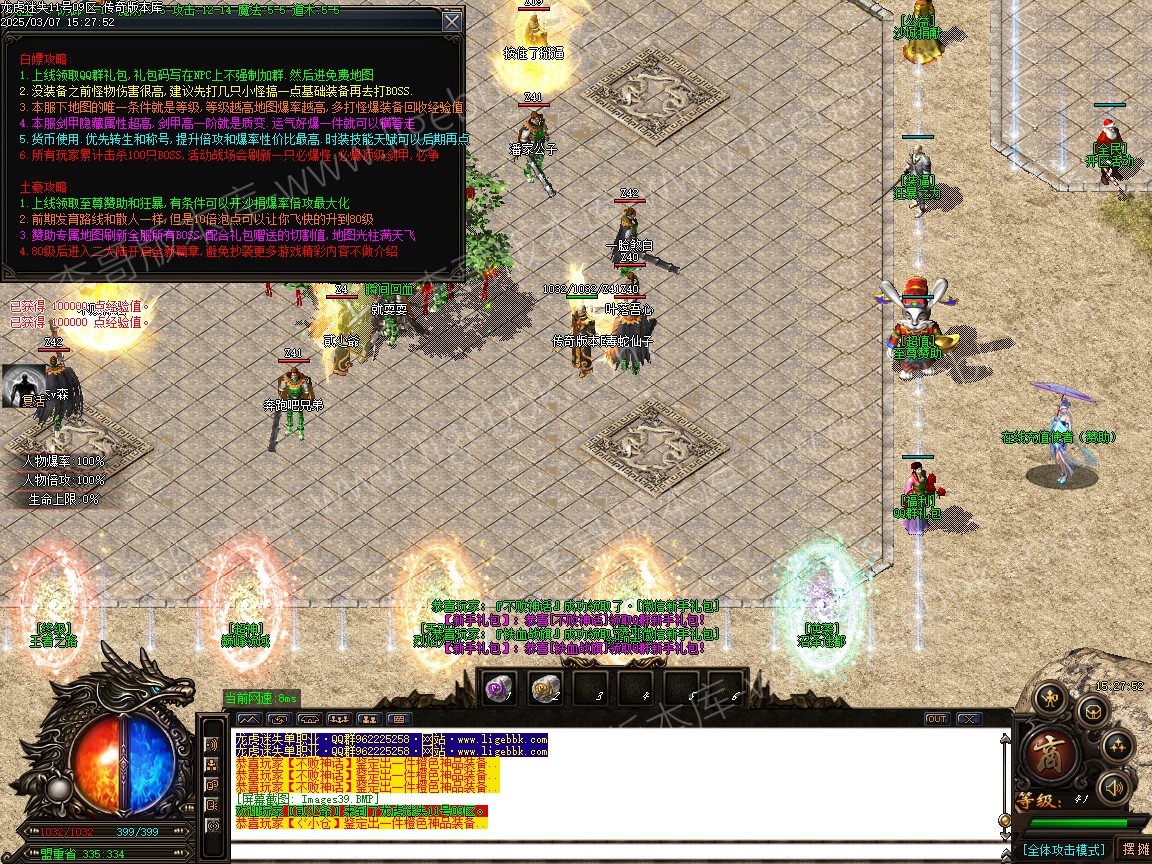The height and width of the screenshot is (864, 1152).
Task: Select the purple swirl stone in hotbar slot 1
Action: (x=499, y=688)
